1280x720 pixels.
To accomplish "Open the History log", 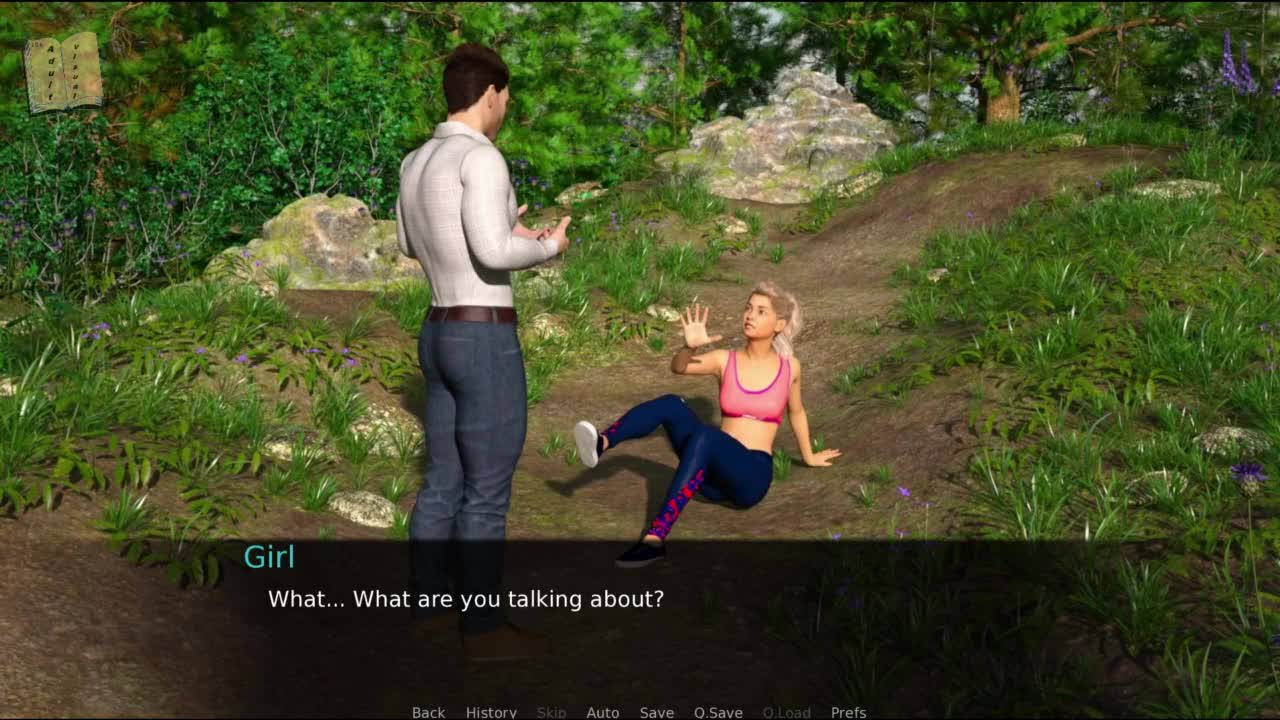I will point(491,712).
